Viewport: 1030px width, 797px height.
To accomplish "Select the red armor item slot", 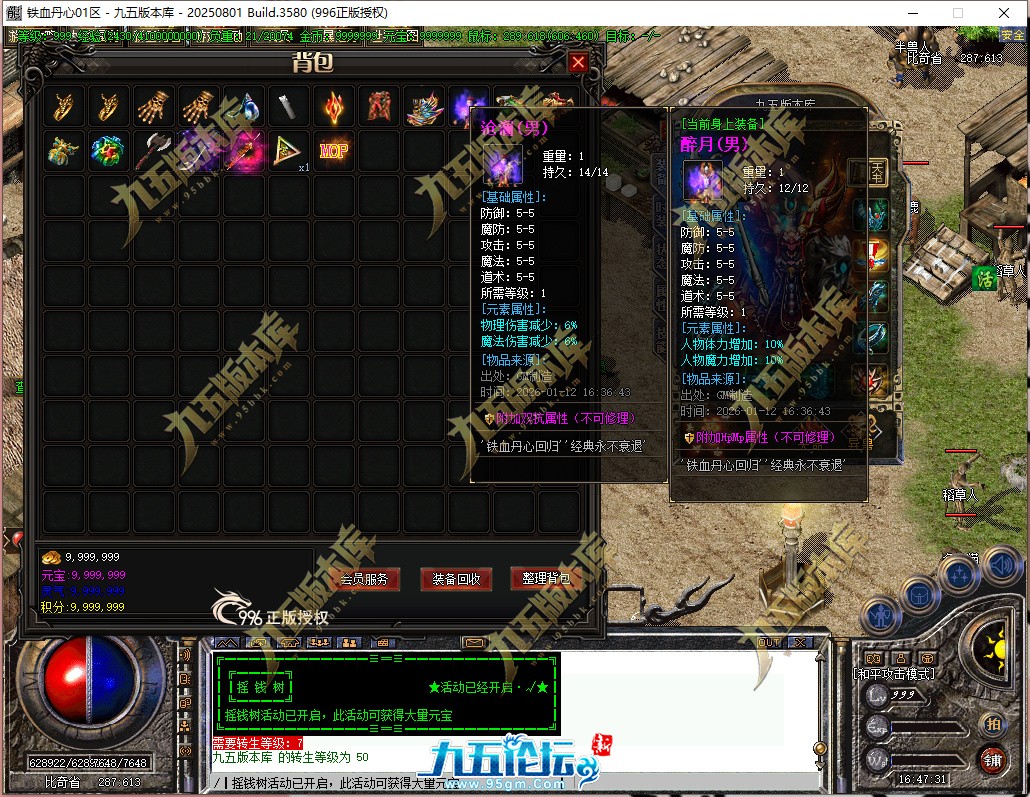I will (379, 105).
